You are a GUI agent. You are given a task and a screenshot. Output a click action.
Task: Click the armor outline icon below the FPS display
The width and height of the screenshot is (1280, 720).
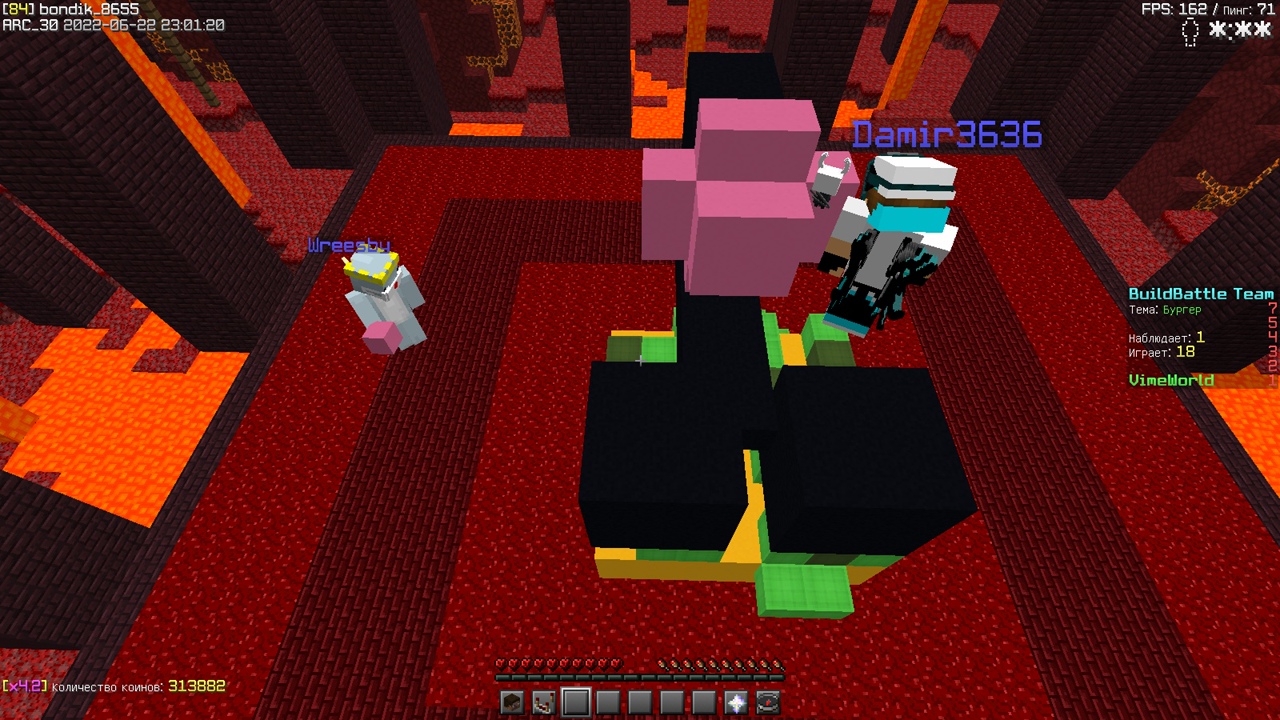[1189, 33]
